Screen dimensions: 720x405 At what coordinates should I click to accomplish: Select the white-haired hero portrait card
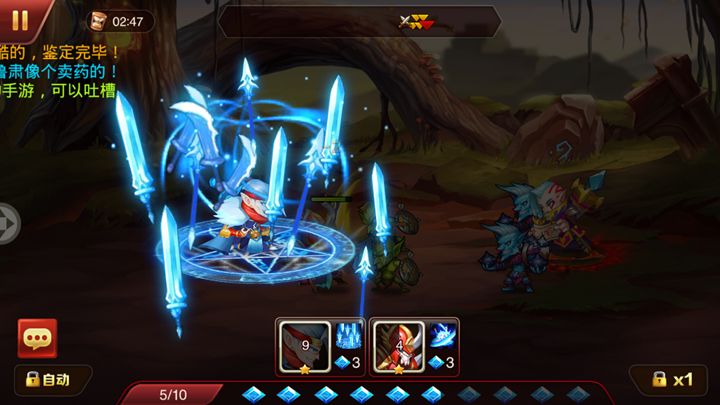click(x=304, y=346)
